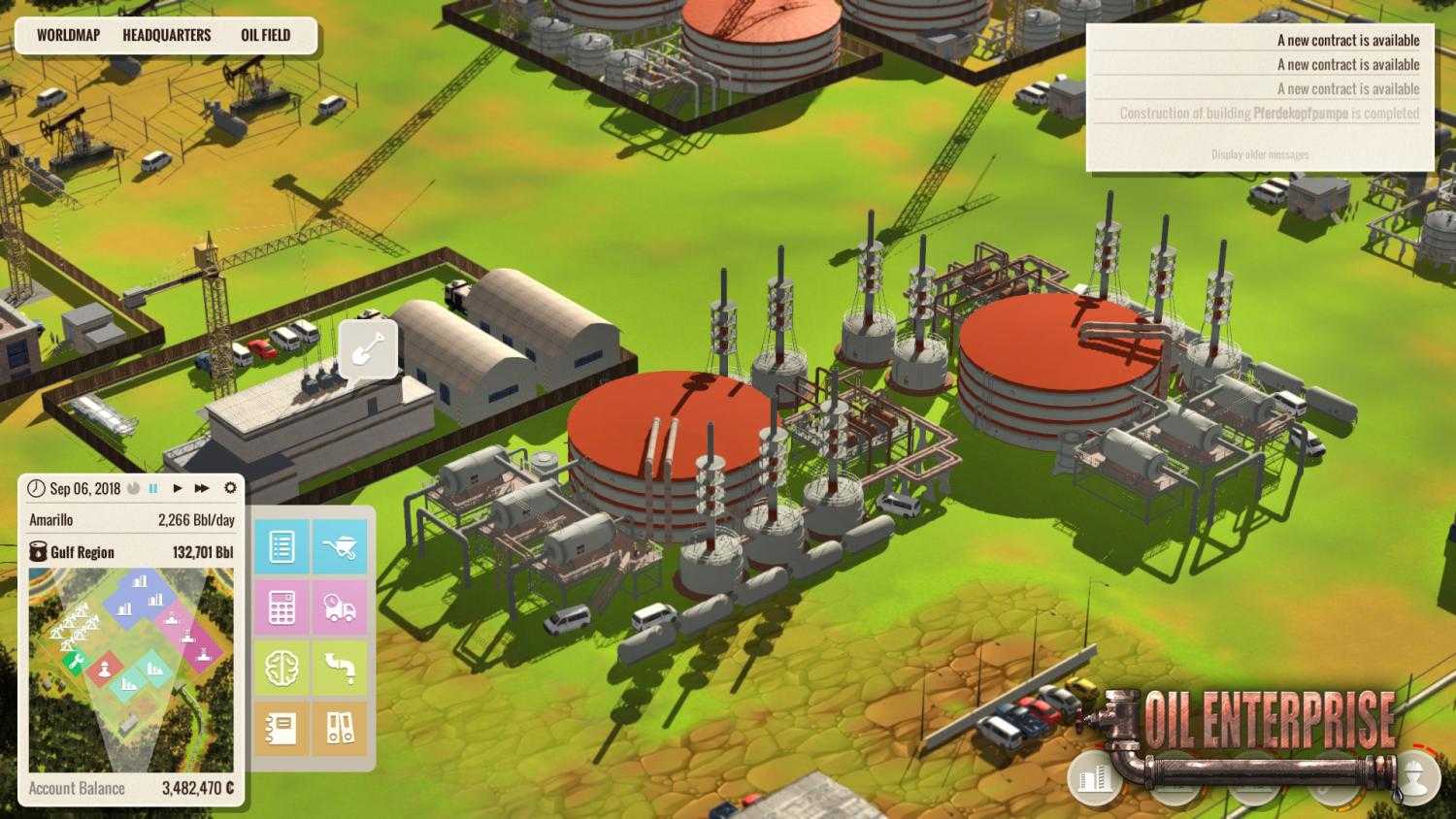Open the refinery buildings icon bottom right
The image size is (1456, 819).
(x=1092, y=781)
